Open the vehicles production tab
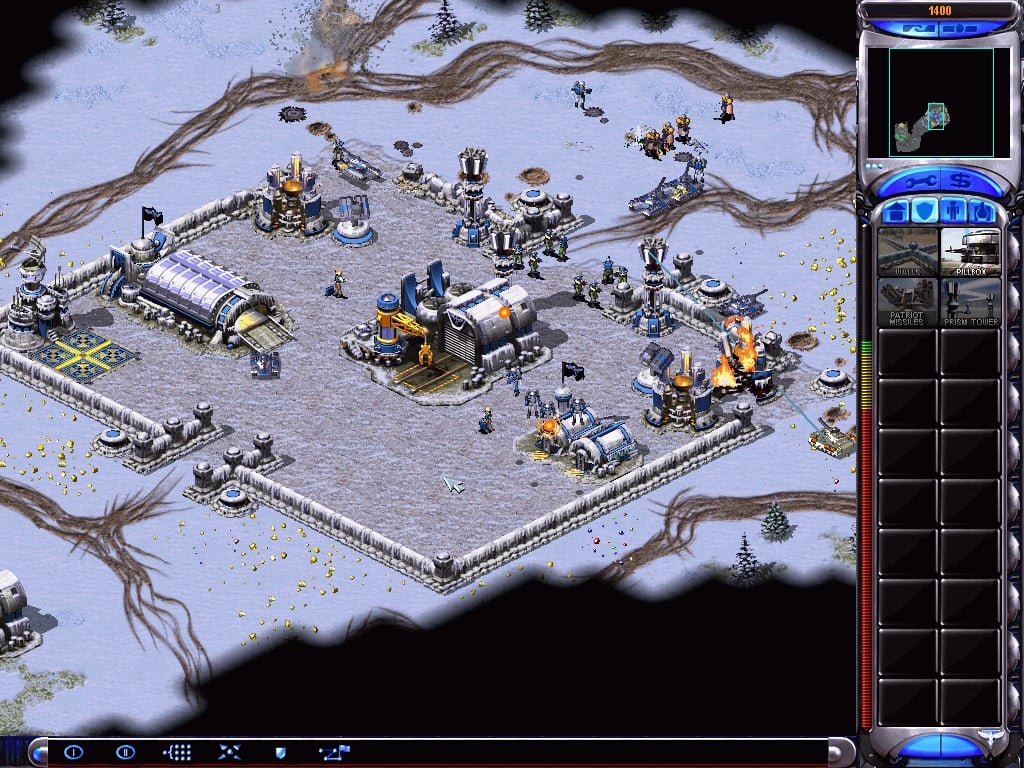 (x=982, y=211)
